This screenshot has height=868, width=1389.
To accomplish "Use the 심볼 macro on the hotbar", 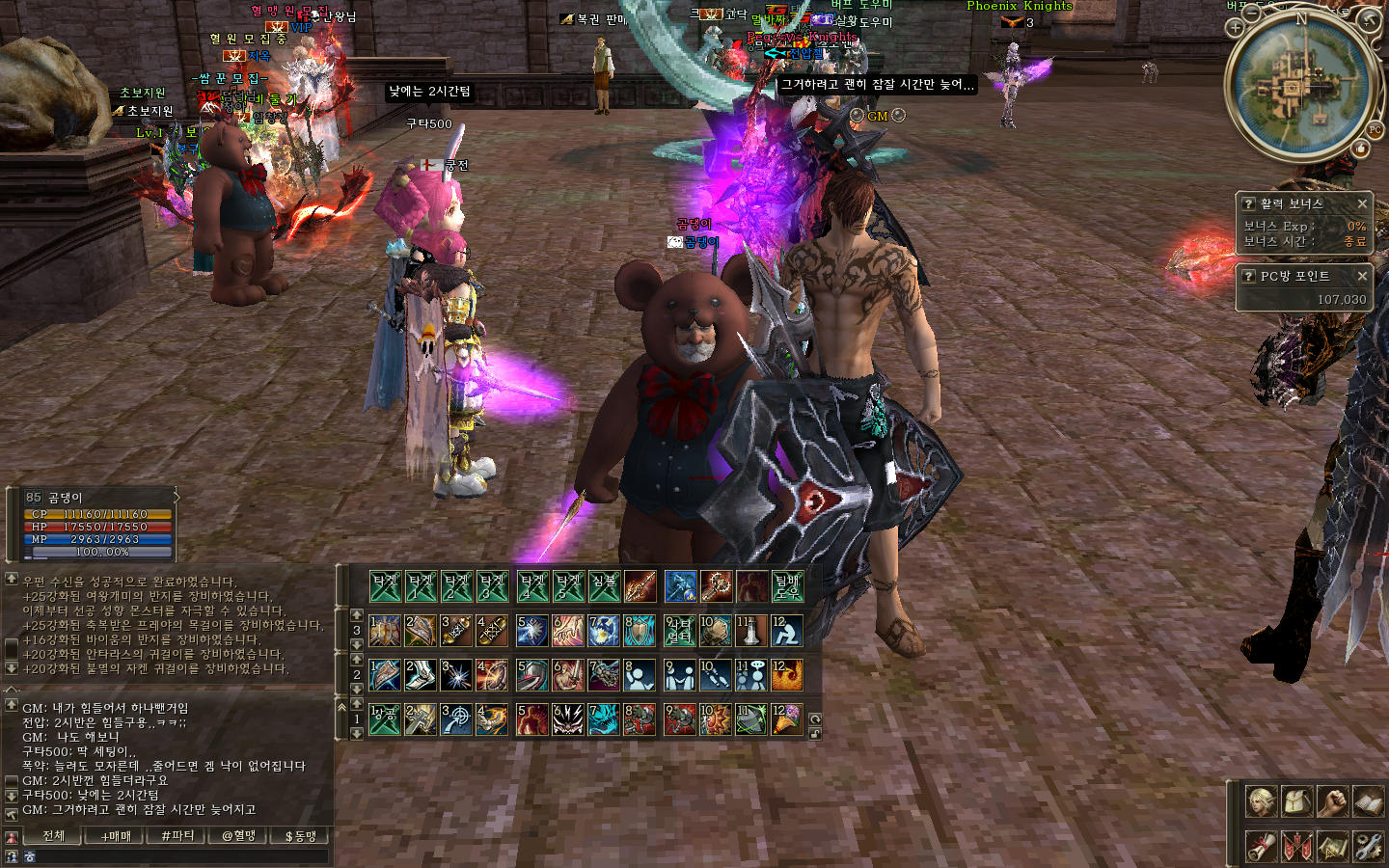I will click(604, 585).
